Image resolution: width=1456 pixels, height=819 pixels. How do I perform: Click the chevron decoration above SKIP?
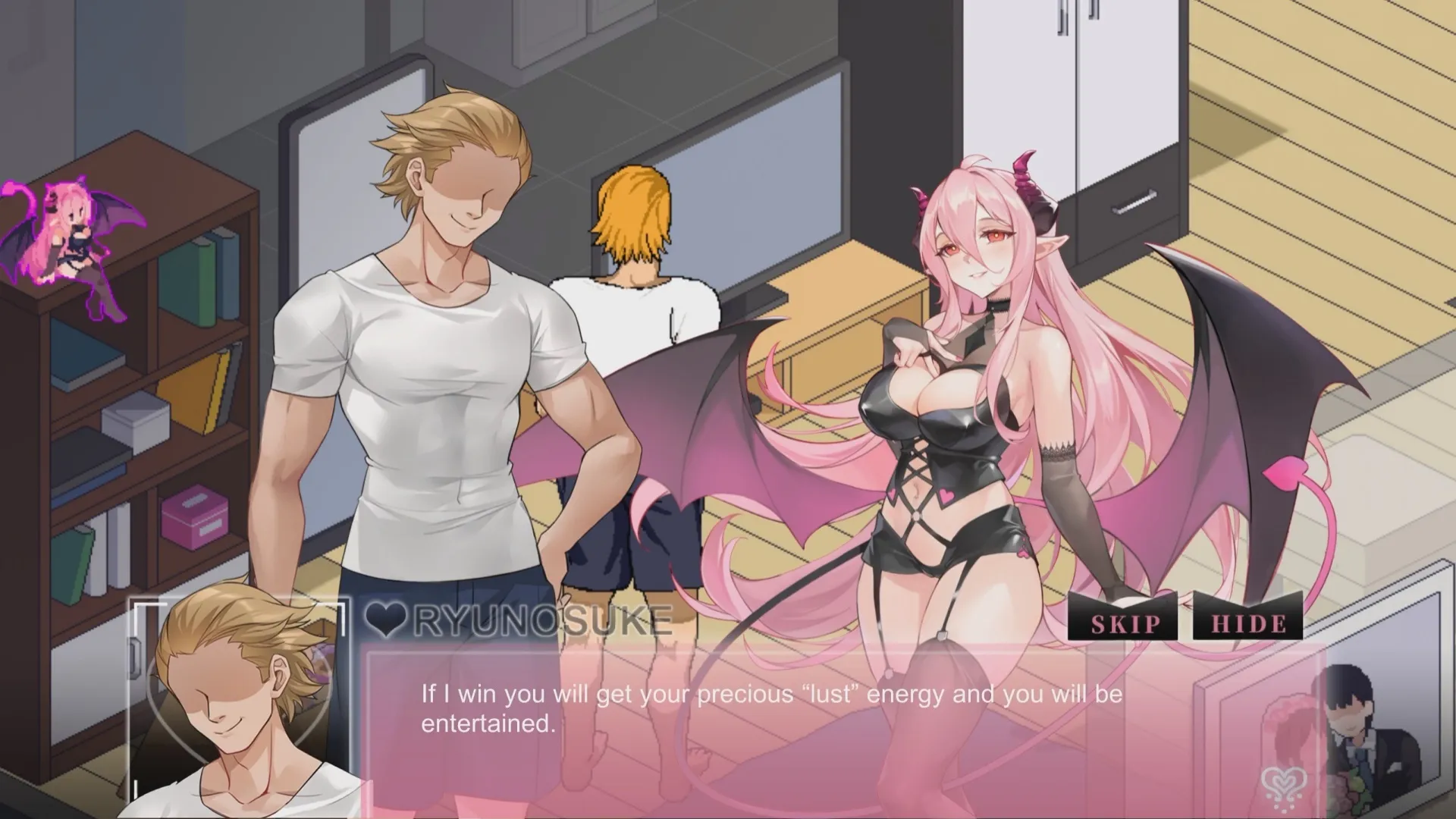[x=1122, y=600]
